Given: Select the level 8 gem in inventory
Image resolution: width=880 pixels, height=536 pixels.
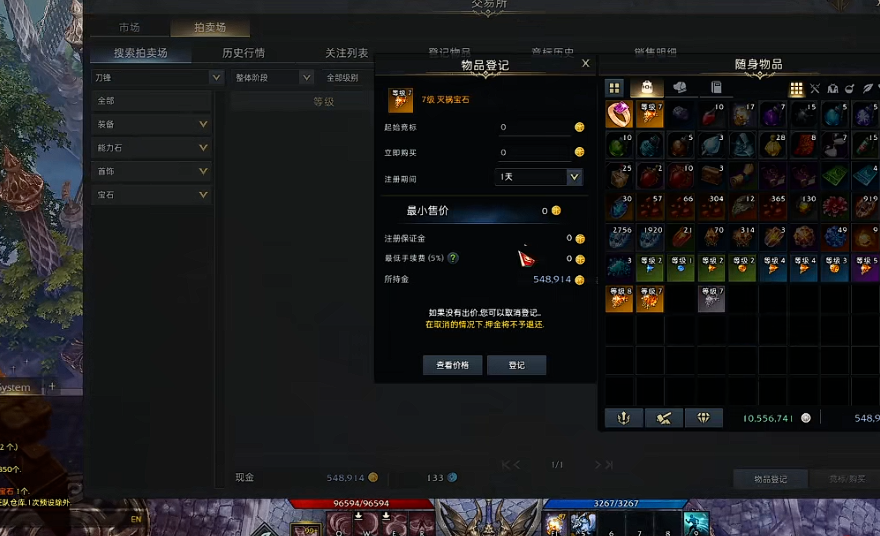Looking at the screenshot, I should [x=619, y=298].
